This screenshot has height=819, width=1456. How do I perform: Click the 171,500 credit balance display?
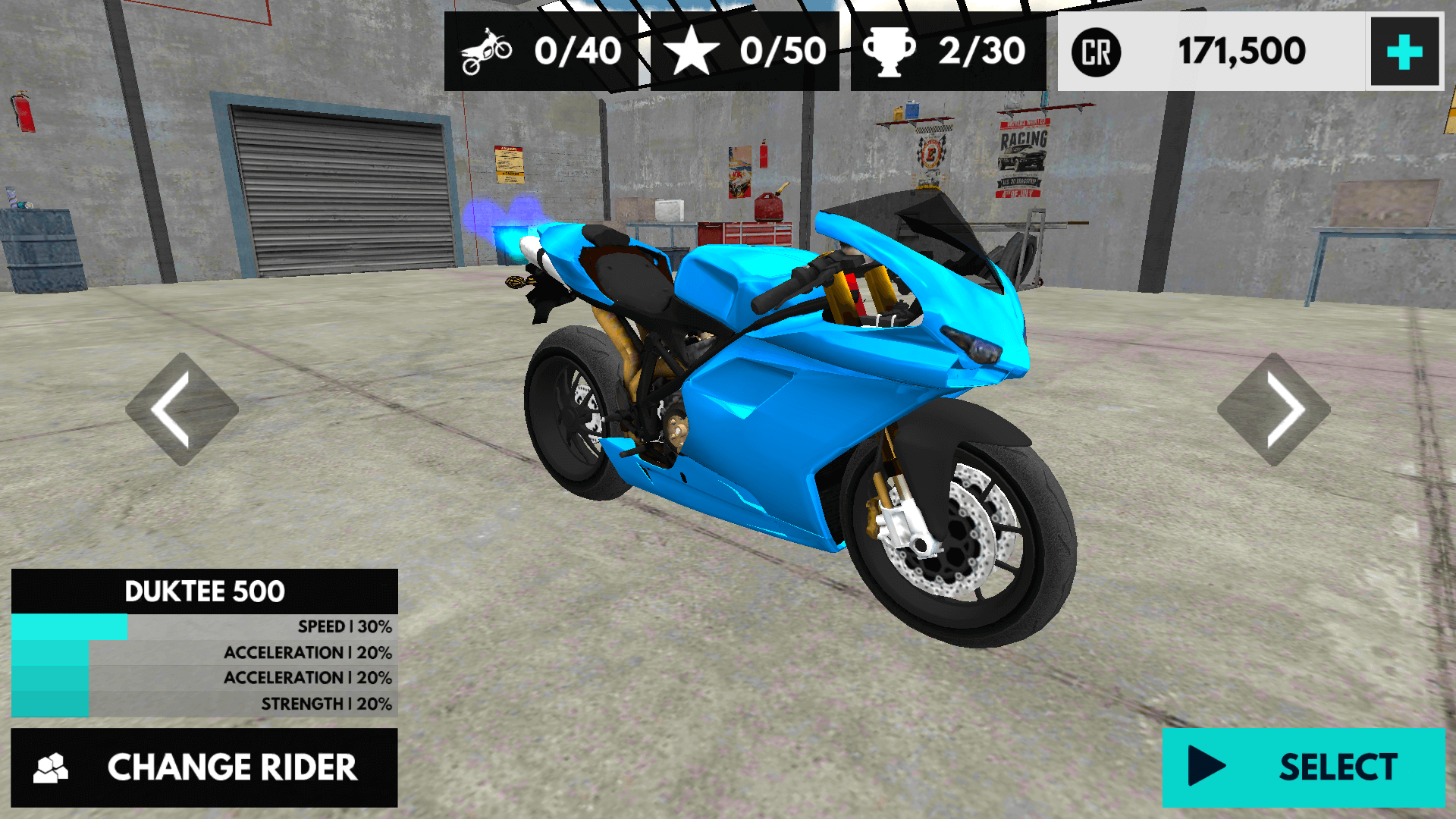tap(1241, 52)
